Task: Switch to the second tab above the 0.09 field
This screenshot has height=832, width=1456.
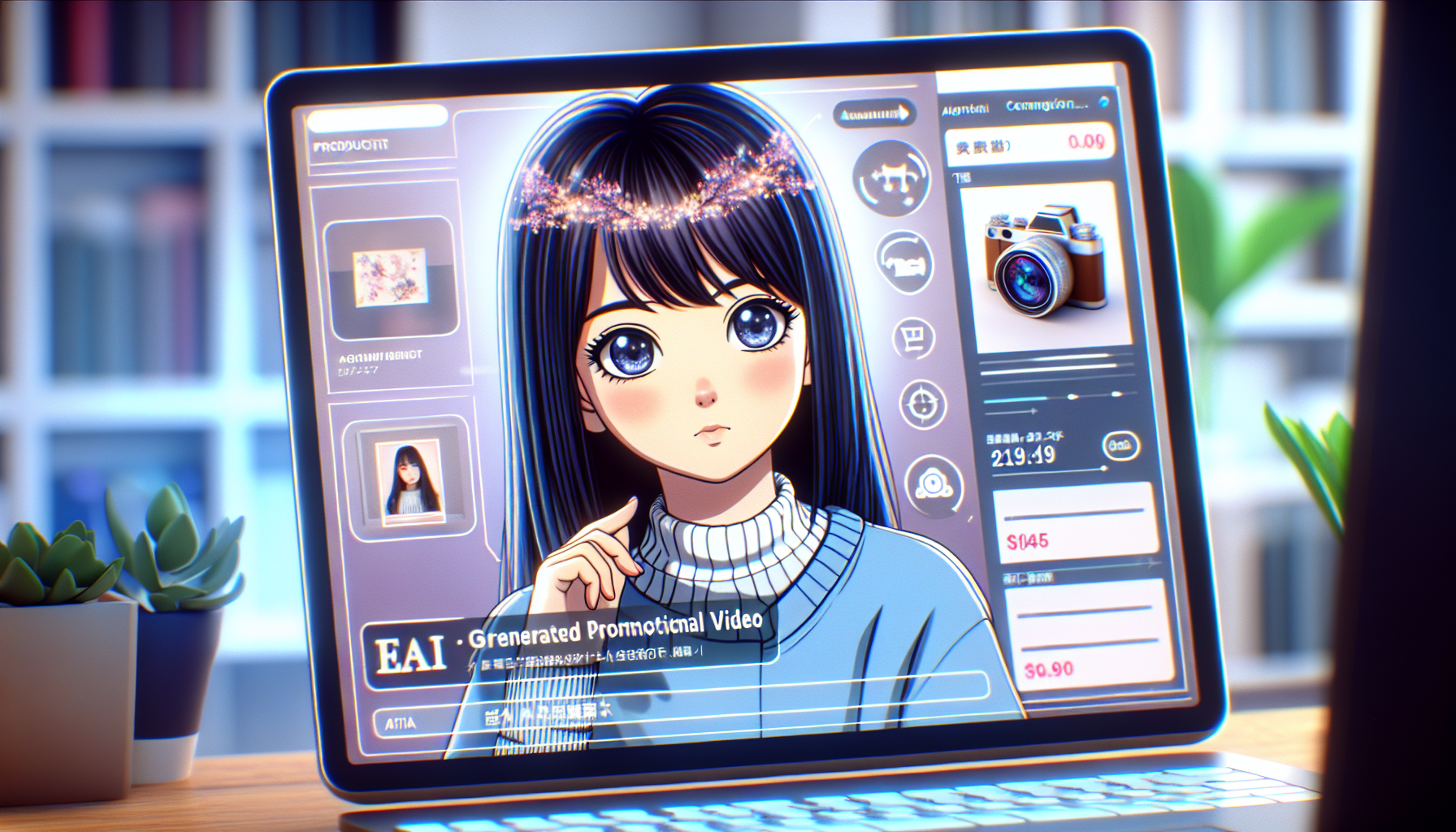Action: 1046,106
